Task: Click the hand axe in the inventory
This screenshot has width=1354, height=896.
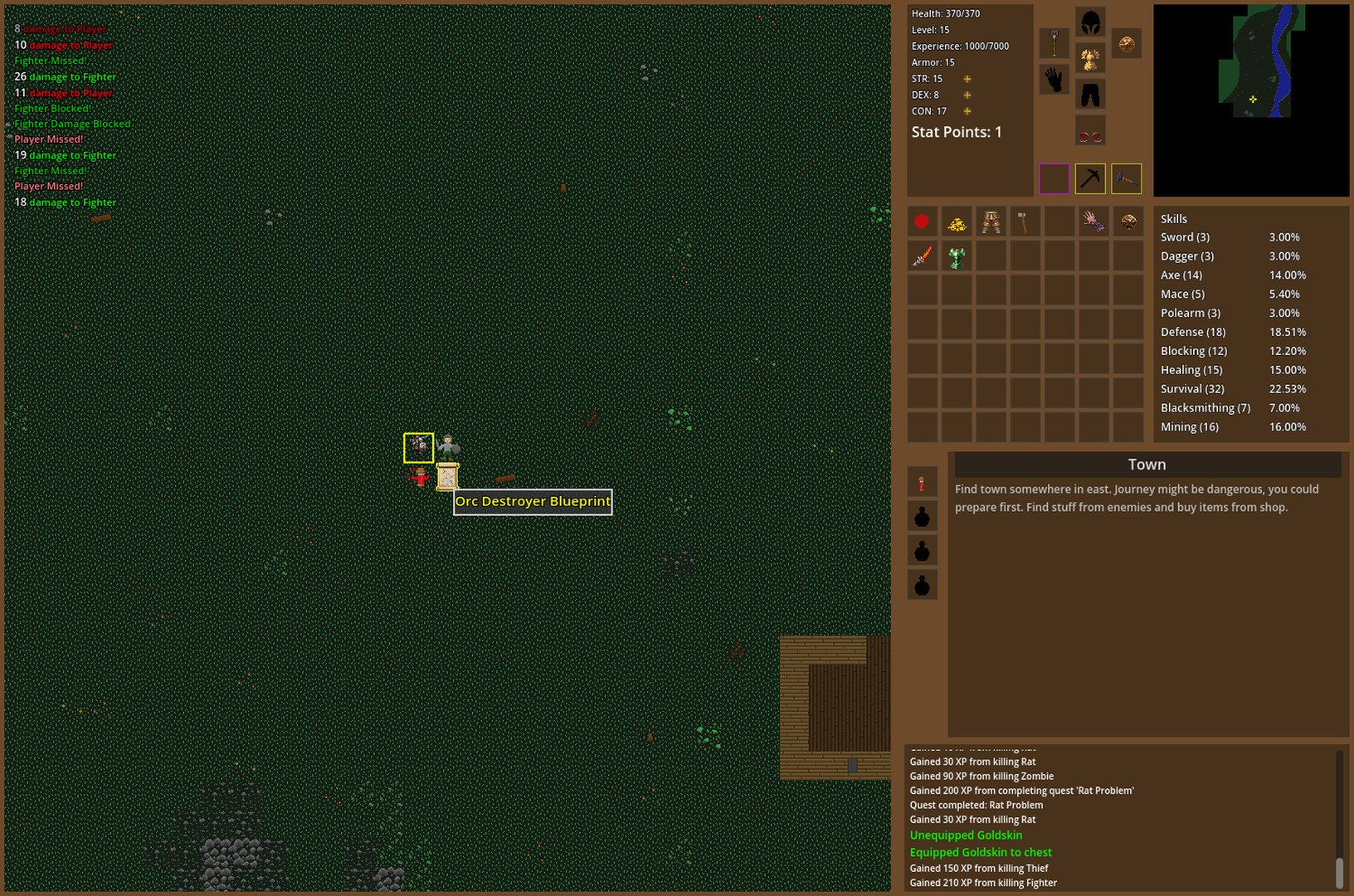Action: (x=1022, y=221)
